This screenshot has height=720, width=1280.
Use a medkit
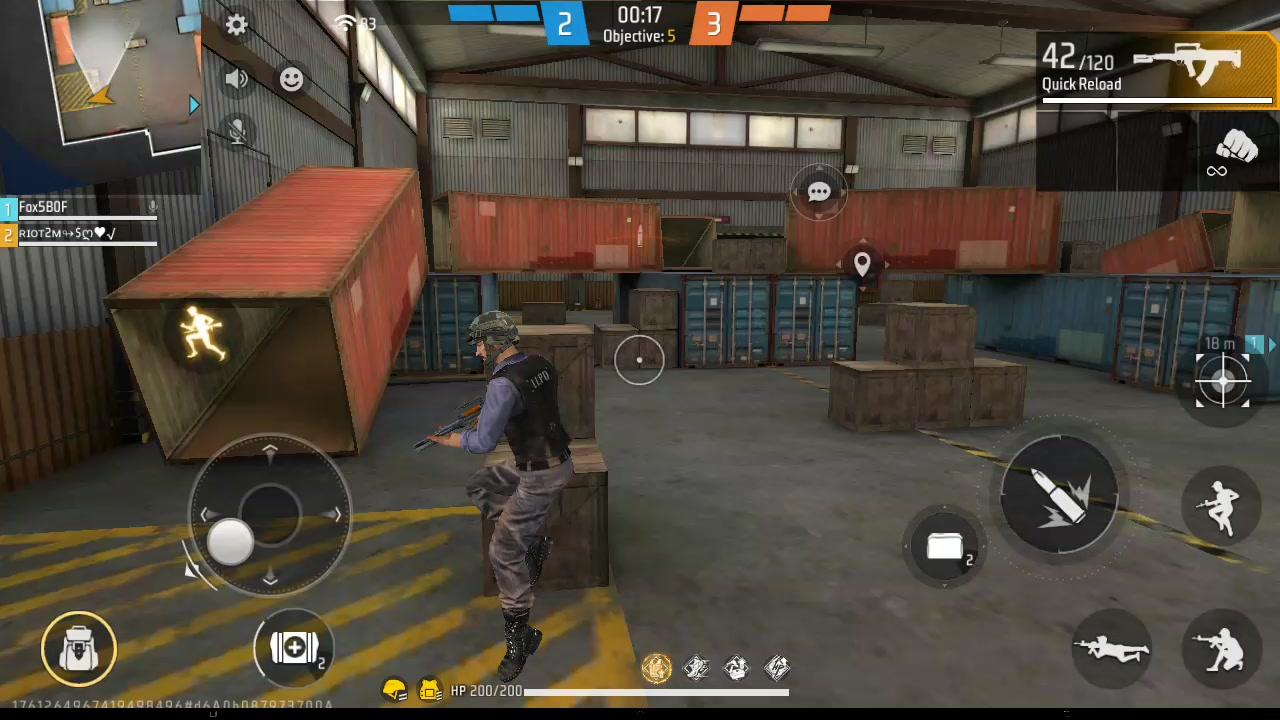pyautogui.click(x=294, y=648)
